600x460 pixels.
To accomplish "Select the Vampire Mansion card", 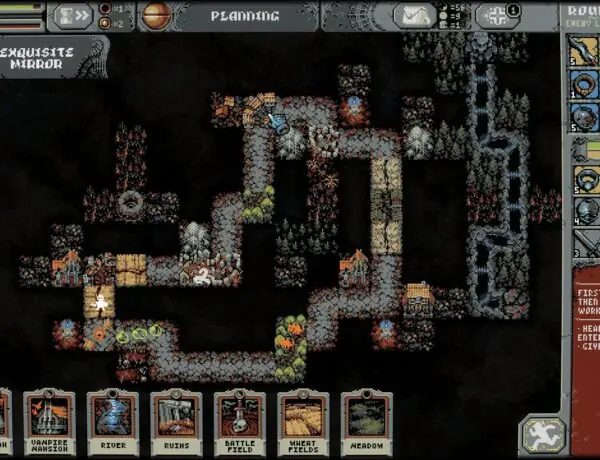I will pos(49,421).
